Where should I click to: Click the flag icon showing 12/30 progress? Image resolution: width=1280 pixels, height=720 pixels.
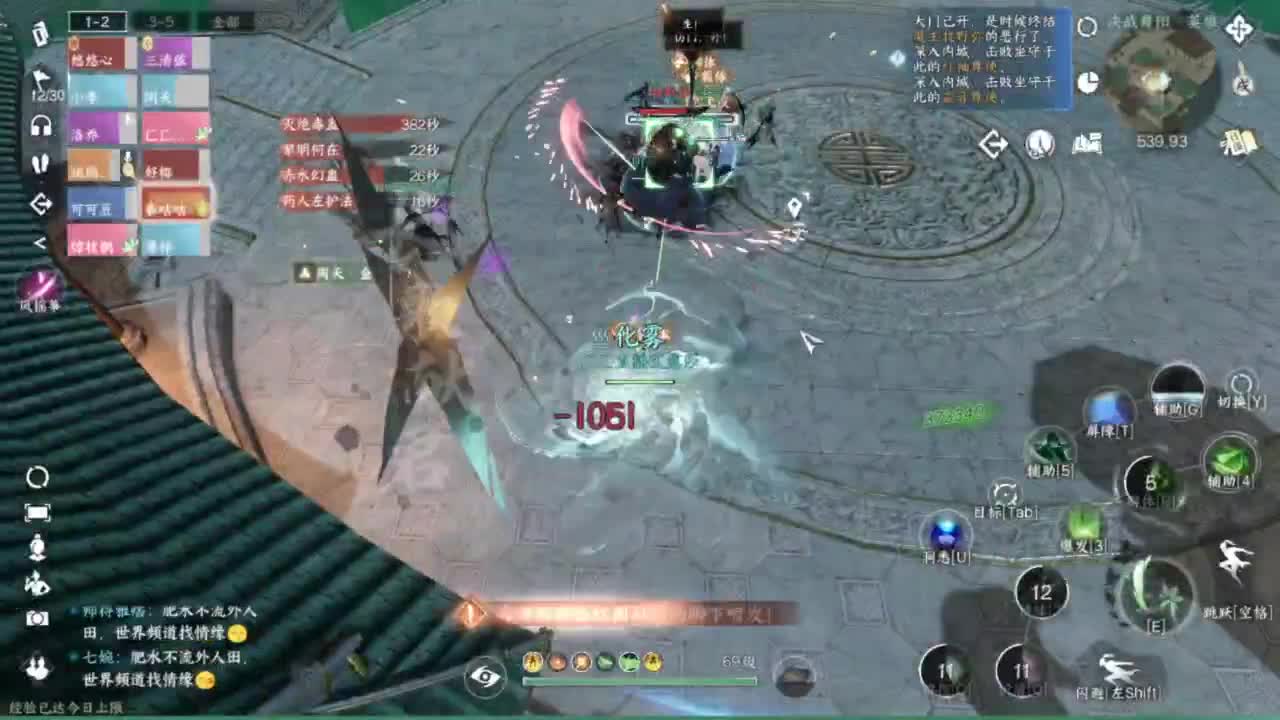41,78
